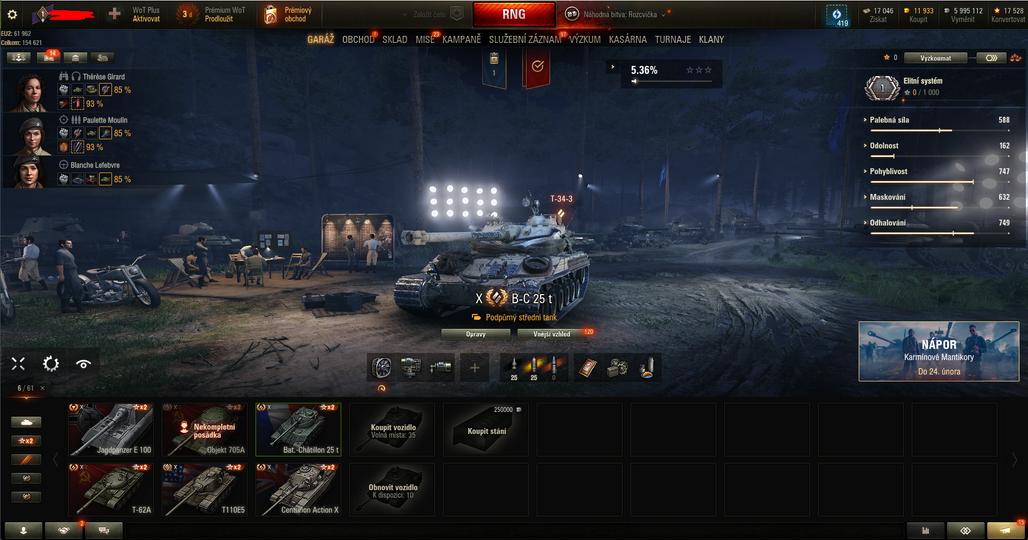Select the T-62A tank card
The height and width of the screenshot is (540, 1028).
(111, 490)
